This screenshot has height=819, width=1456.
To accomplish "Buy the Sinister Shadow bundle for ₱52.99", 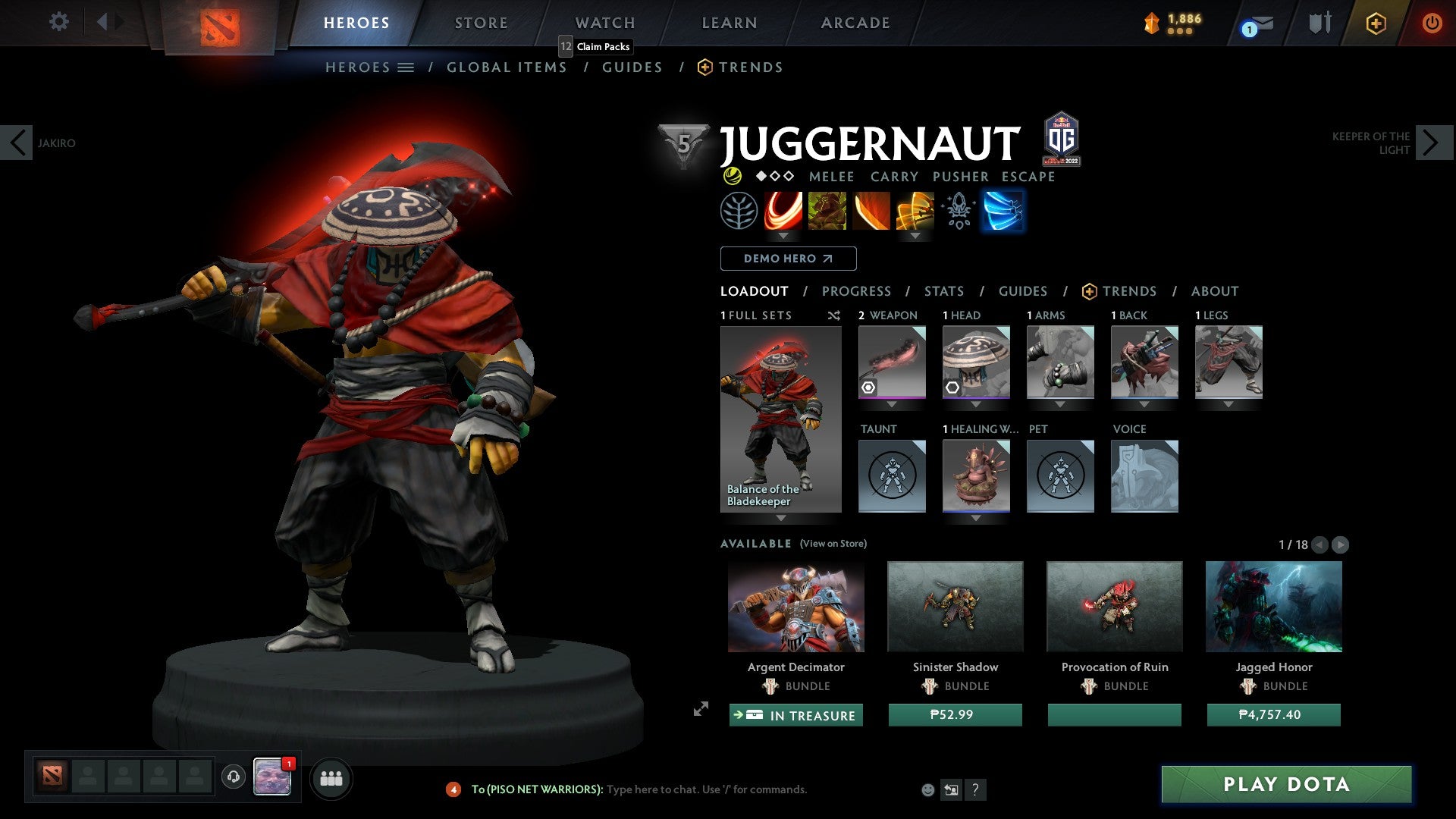I will [x=955, y=715].
